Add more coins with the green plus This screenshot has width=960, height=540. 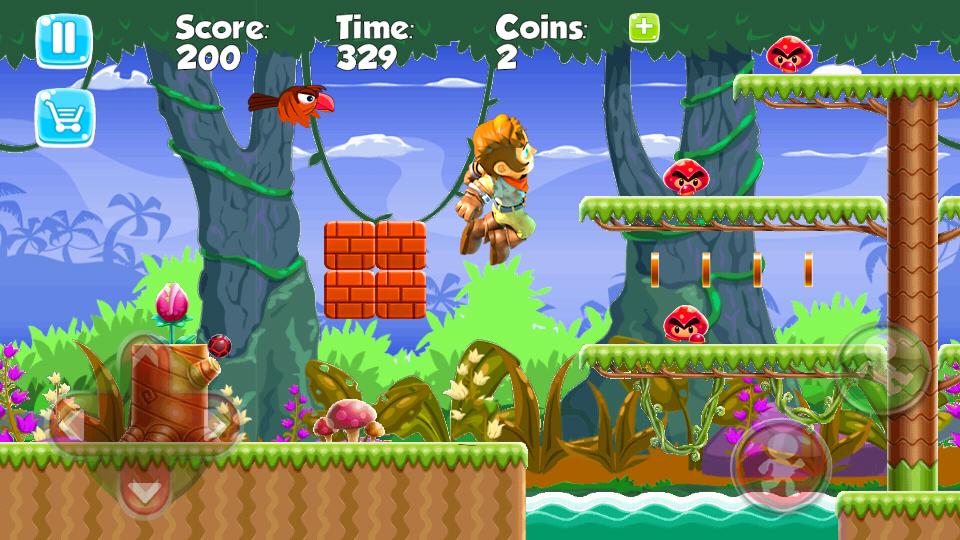click(644, 29)
